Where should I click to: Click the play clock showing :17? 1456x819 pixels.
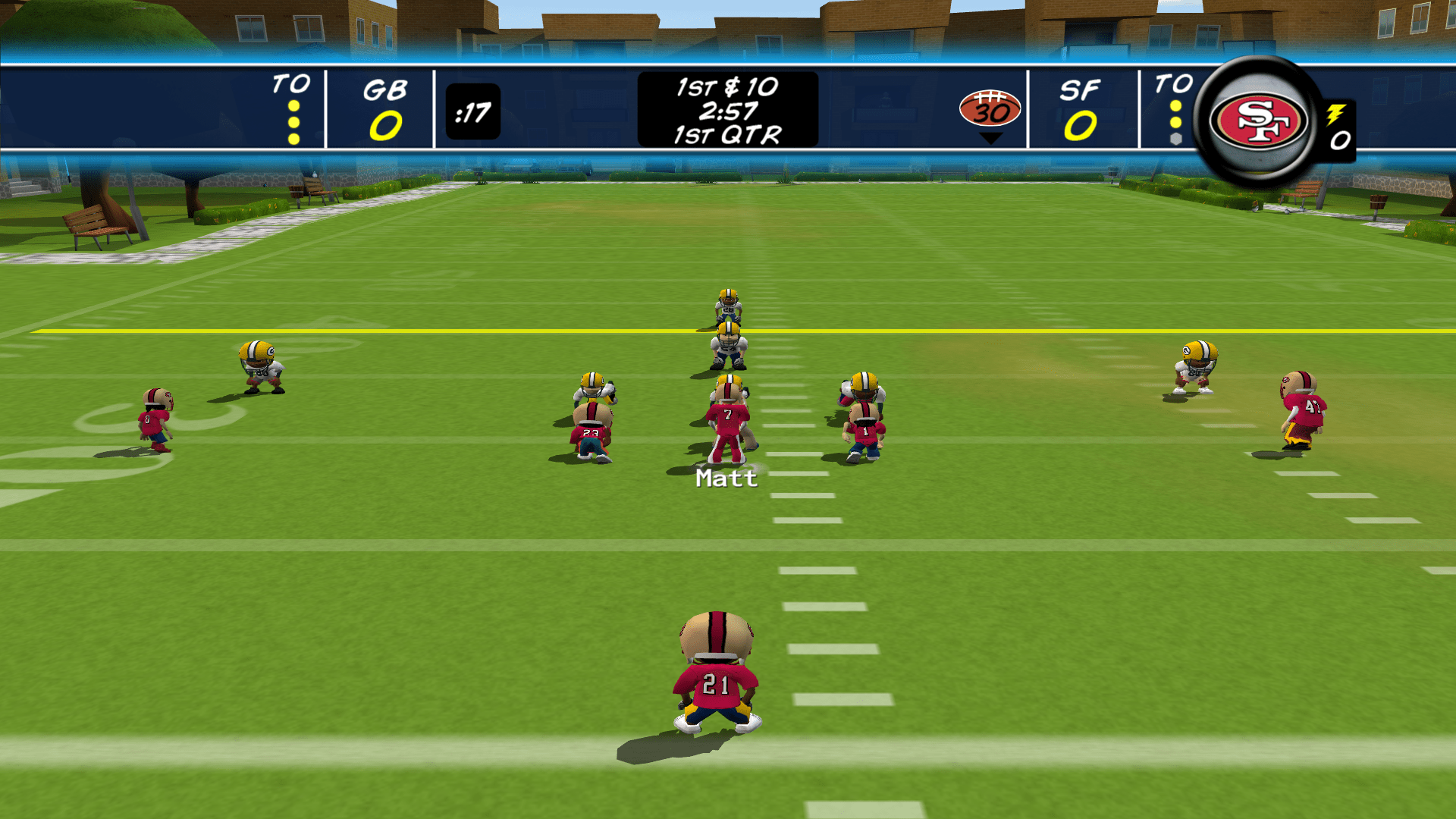coord(474,111)
